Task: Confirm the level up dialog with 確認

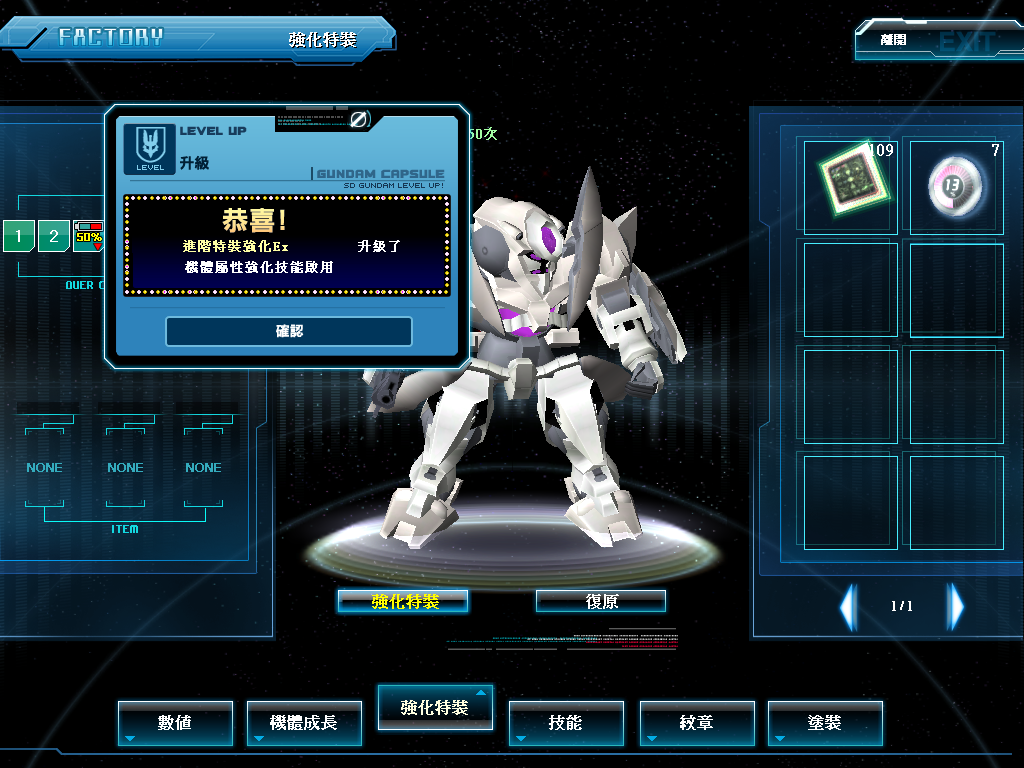Action: (x=288, y=331)
